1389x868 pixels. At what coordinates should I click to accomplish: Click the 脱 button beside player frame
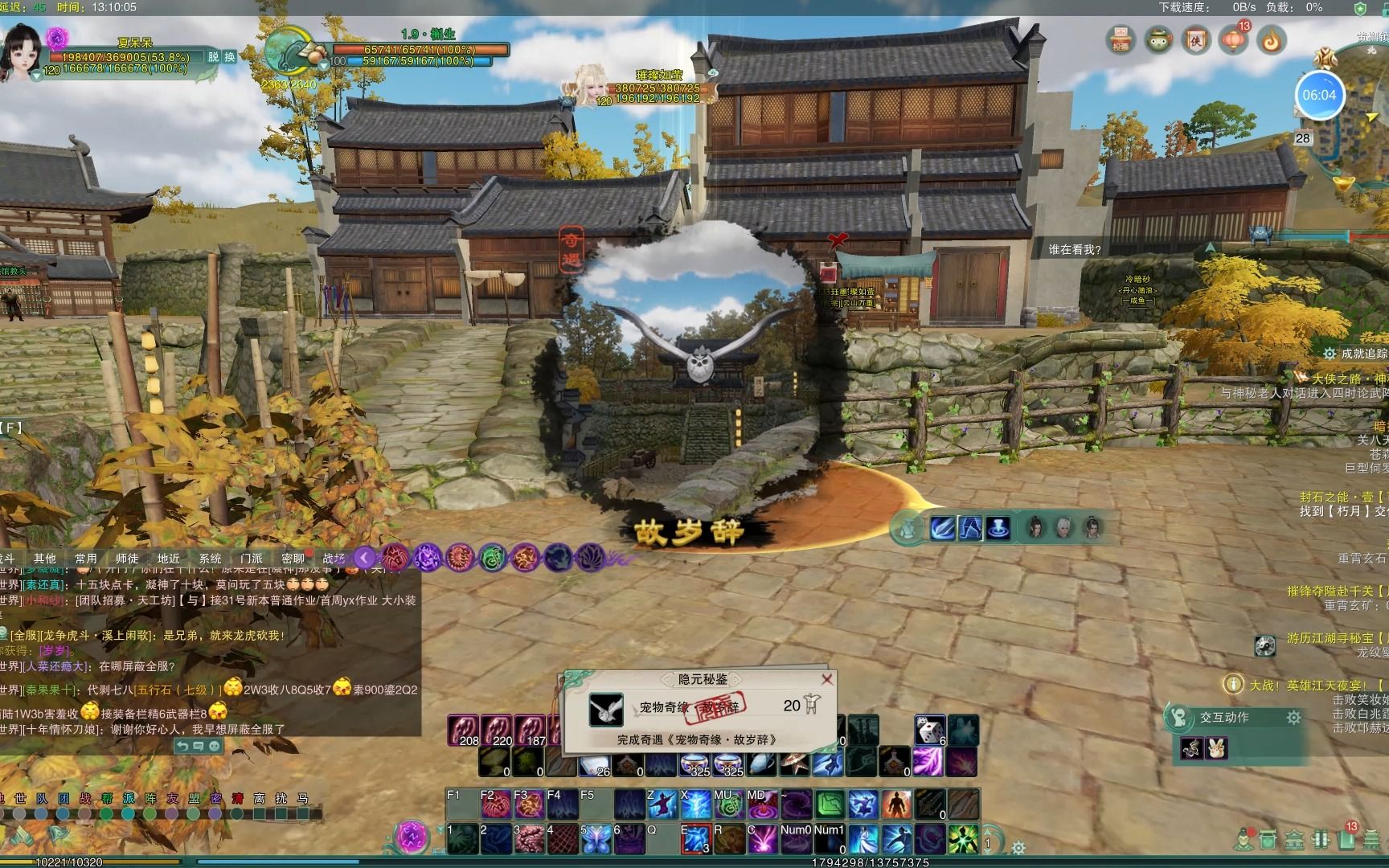tap(213, 57)
